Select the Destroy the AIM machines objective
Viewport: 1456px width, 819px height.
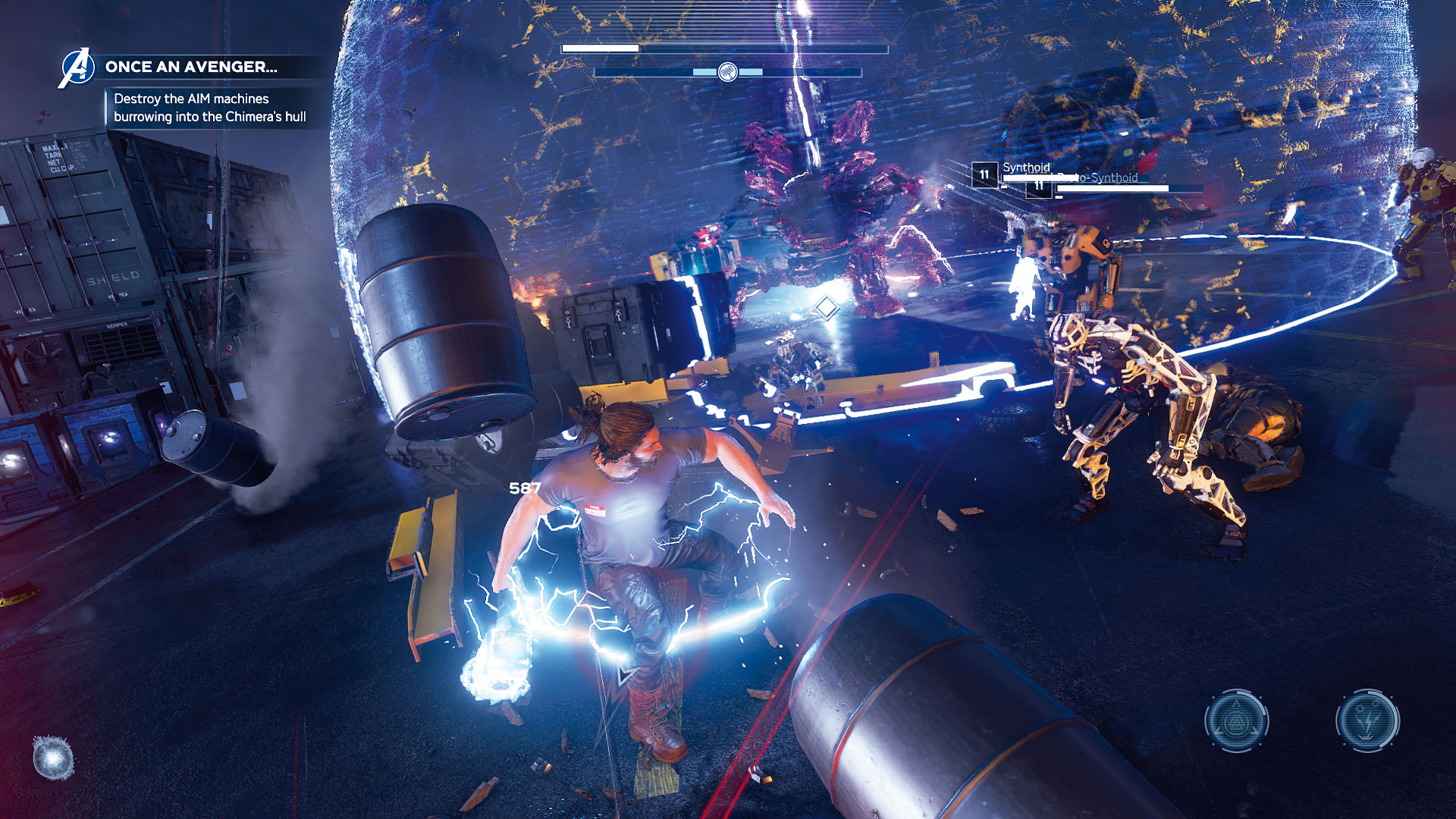[x=210, y=108]
